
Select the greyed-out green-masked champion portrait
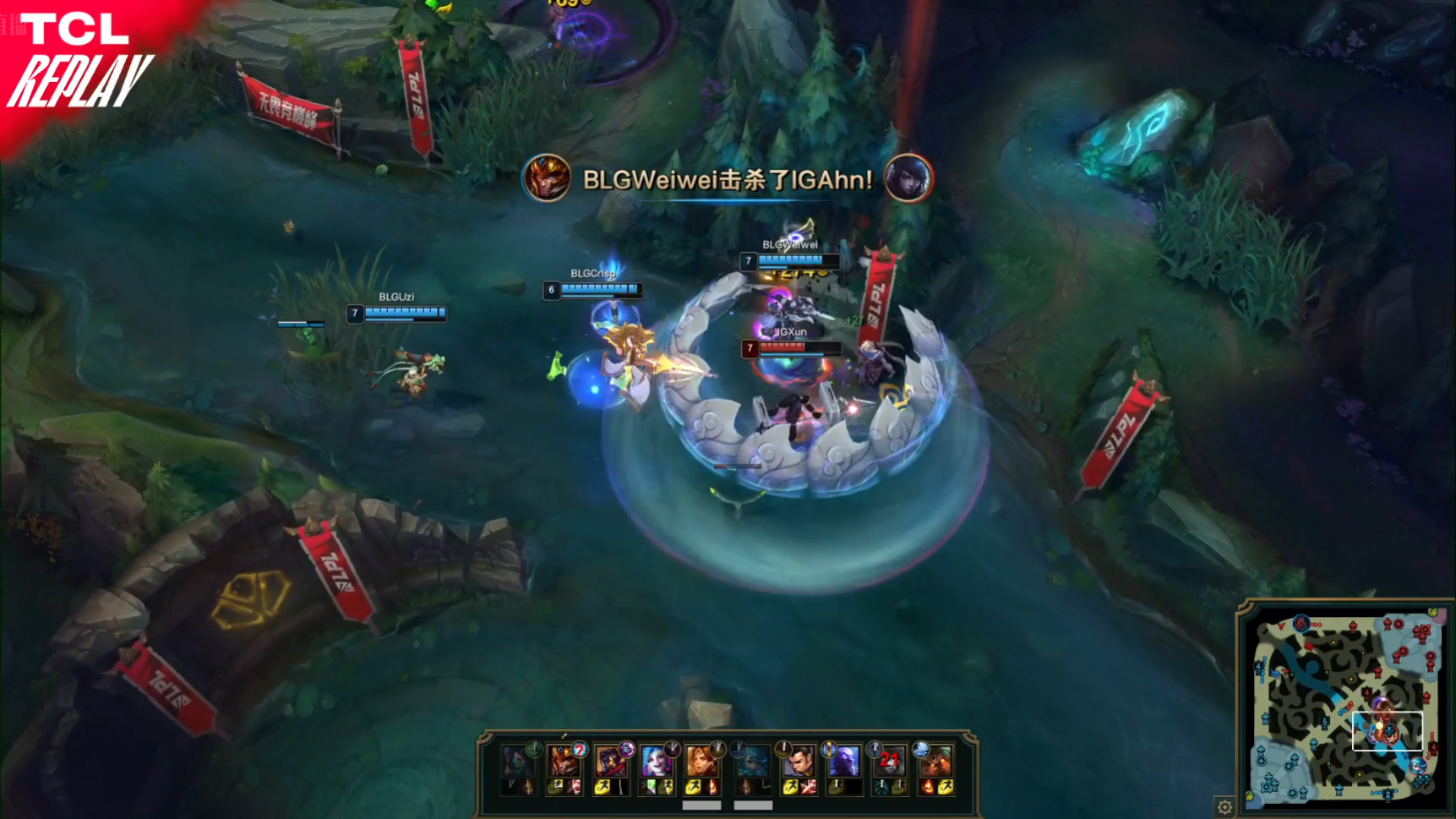pyautogui.click(x=517, y=762)
